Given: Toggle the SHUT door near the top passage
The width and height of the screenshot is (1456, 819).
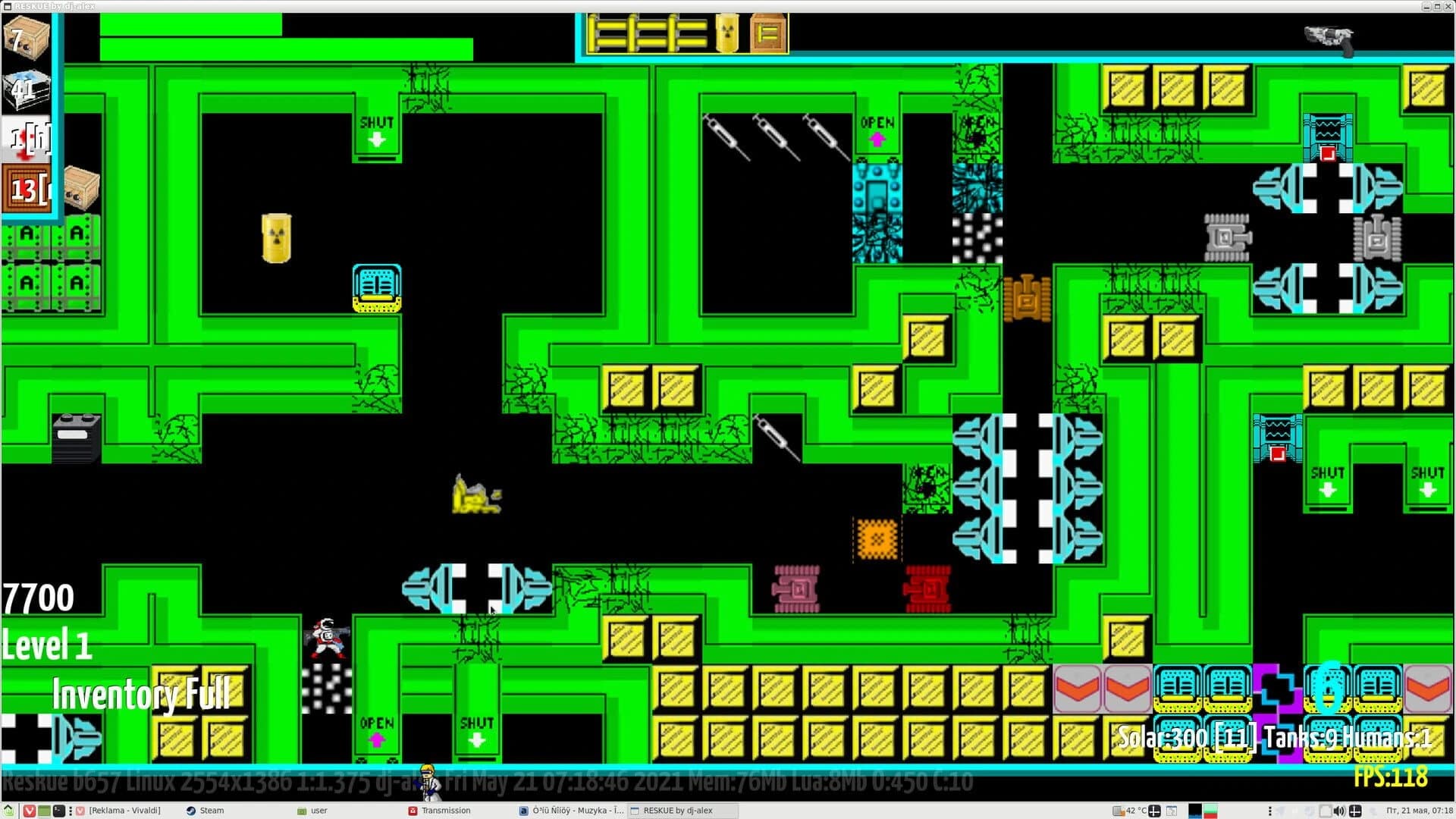Looking at the screenshot, I should tap(375, 129).
